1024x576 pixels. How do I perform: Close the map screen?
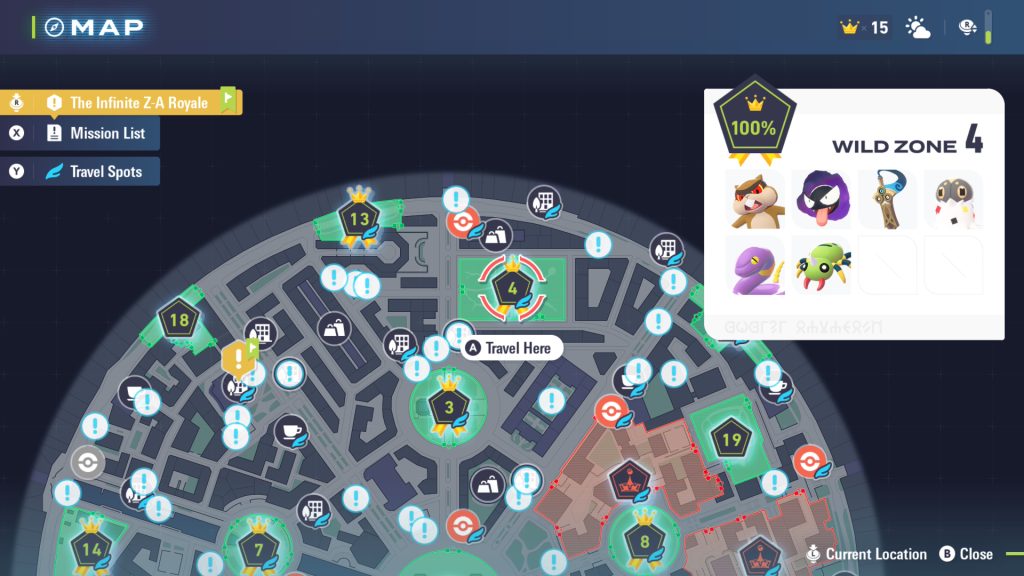coord(966,553)
